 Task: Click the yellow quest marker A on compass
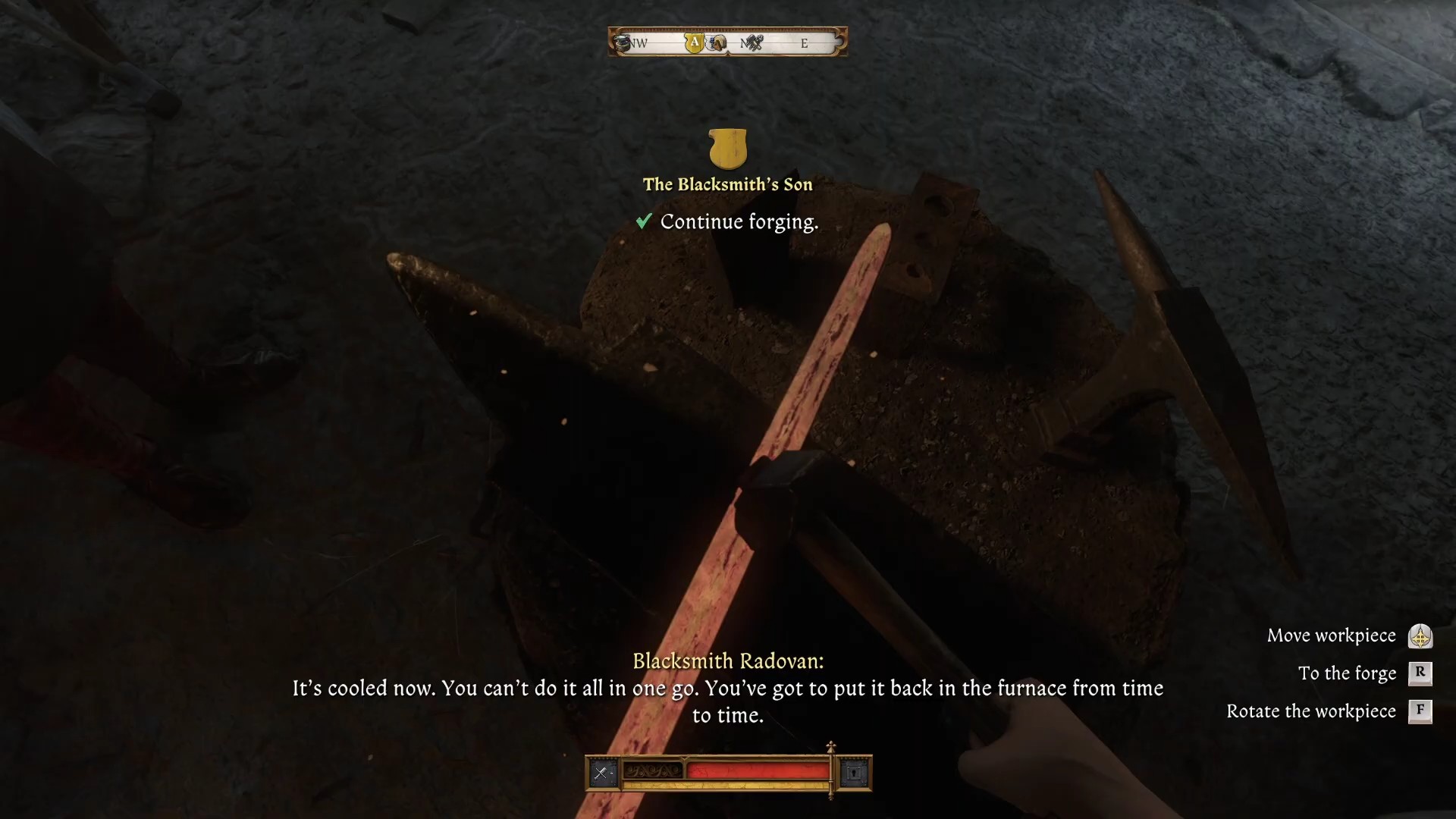coord(694,43)
